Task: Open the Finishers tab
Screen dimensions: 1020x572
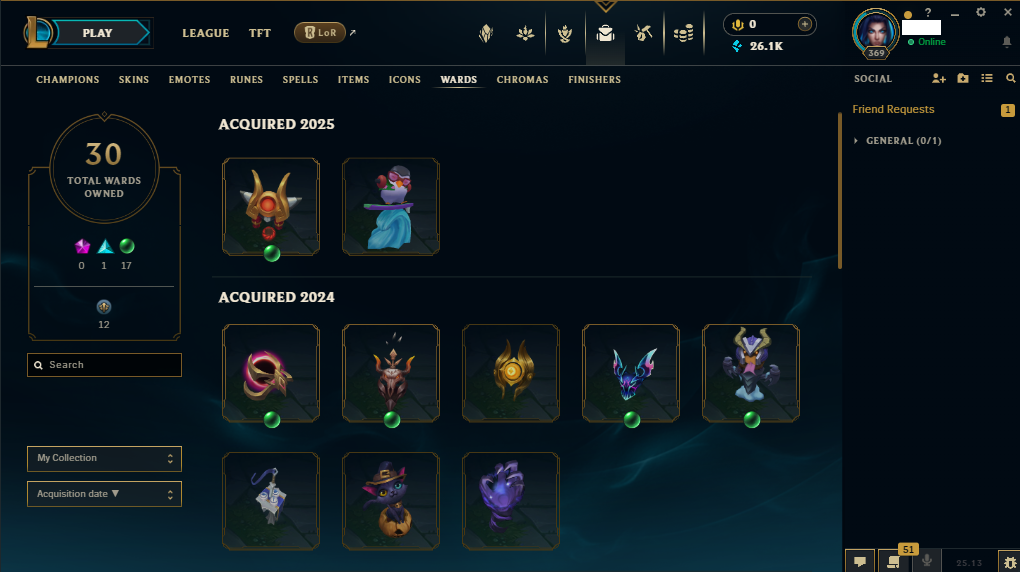Action: pos(594,80)
